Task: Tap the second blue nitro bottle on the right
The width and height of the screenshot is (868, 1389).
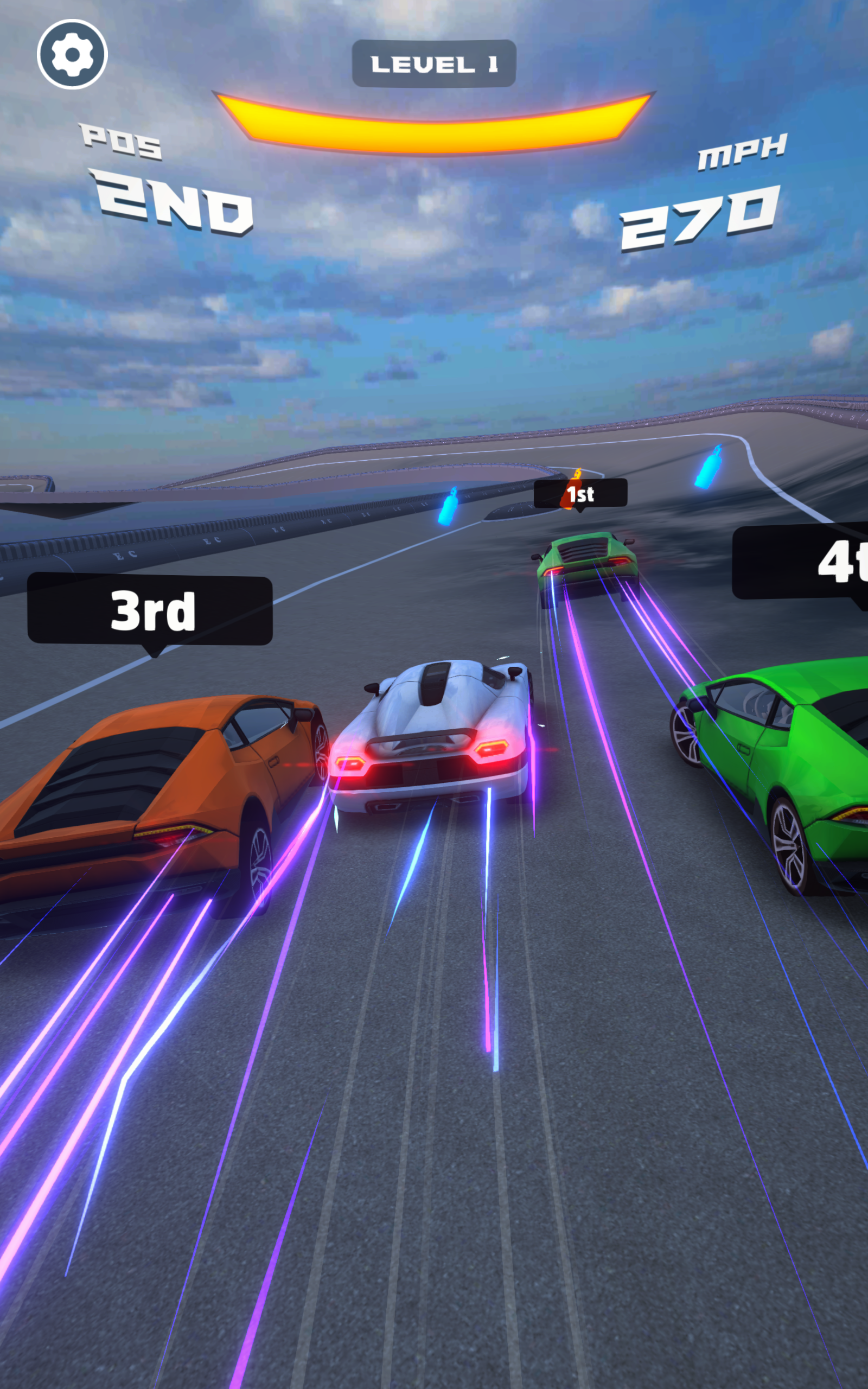Action: click(x=710, y=470)
